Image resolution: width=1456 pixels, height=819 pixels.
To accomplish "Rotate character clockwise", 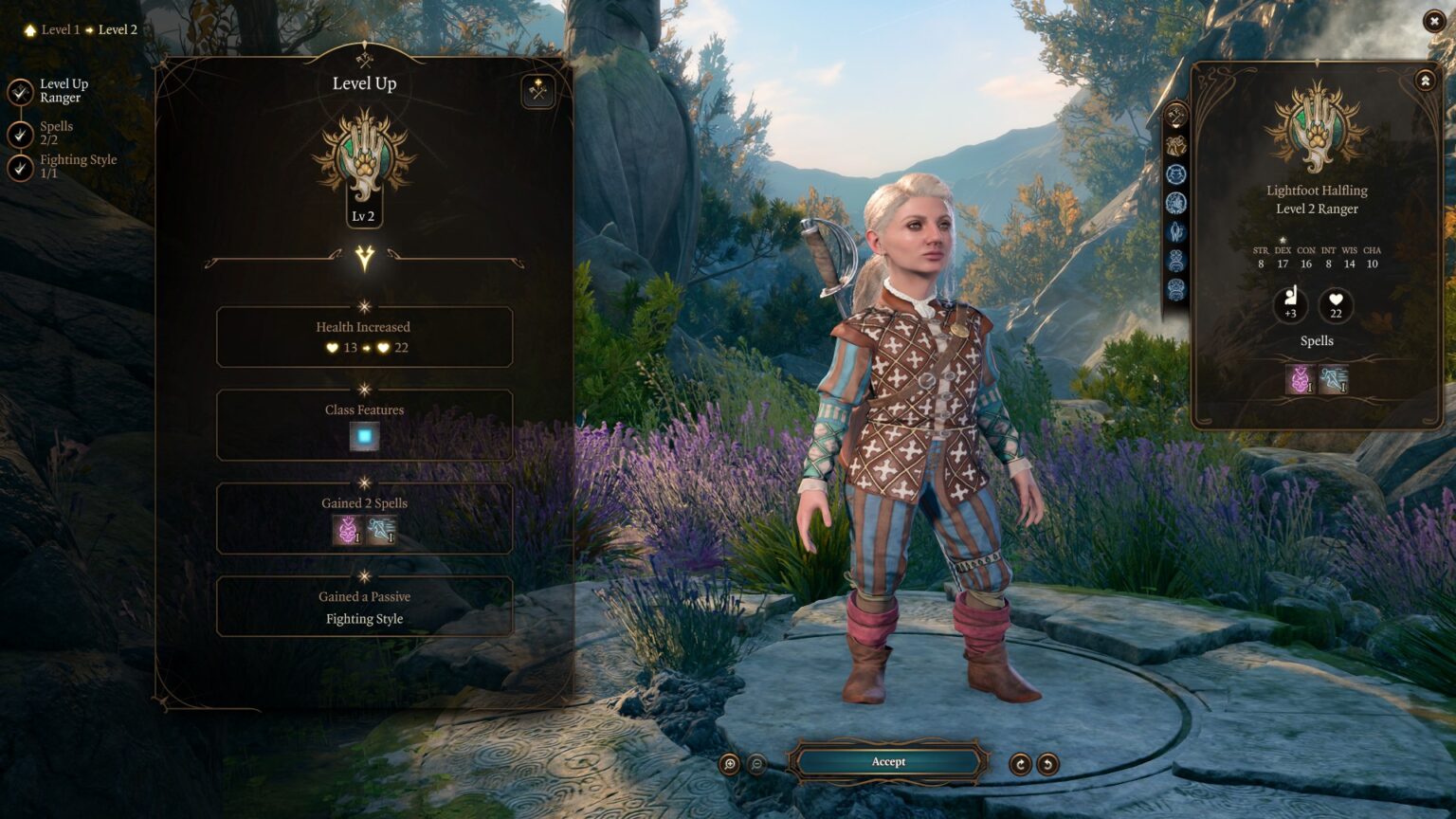I will click(1020, 764).
